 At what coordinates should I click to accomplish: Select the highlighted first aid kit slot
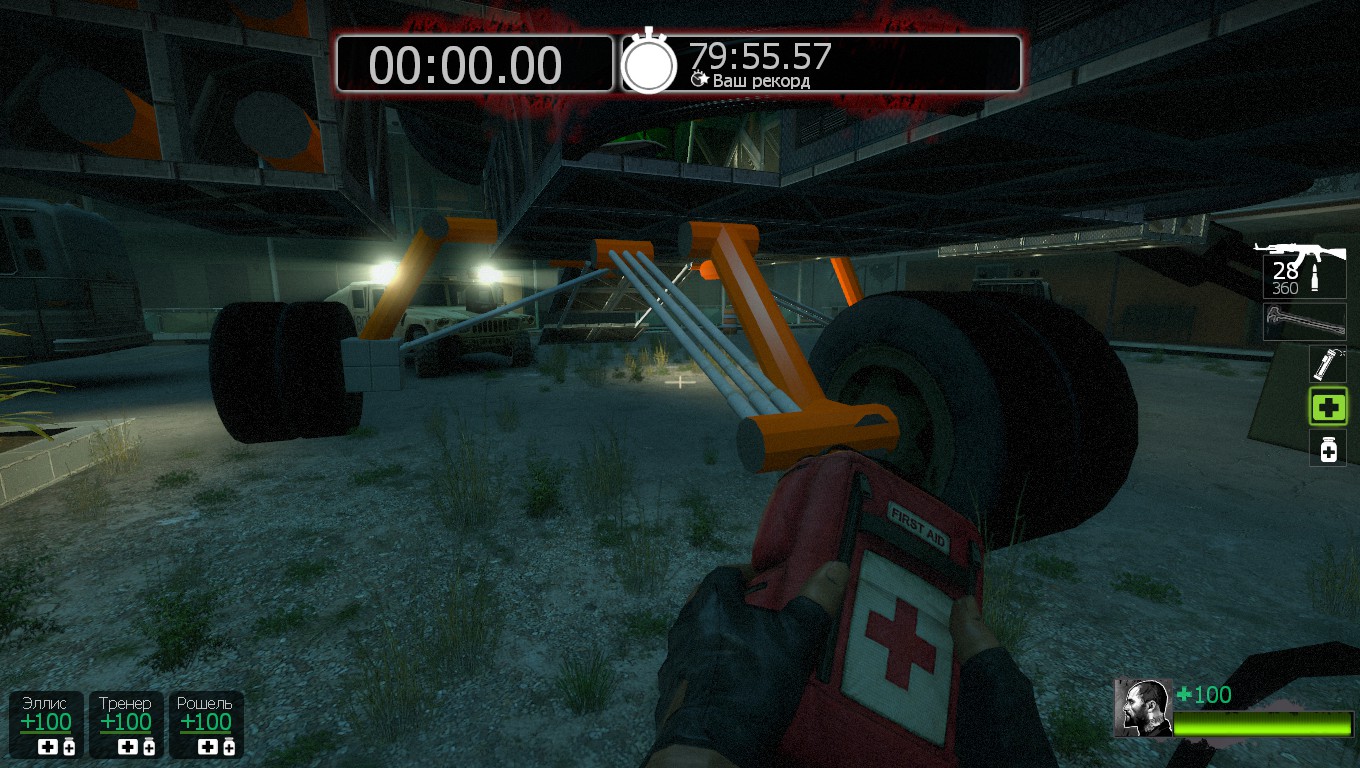(x=1328, y=407)
